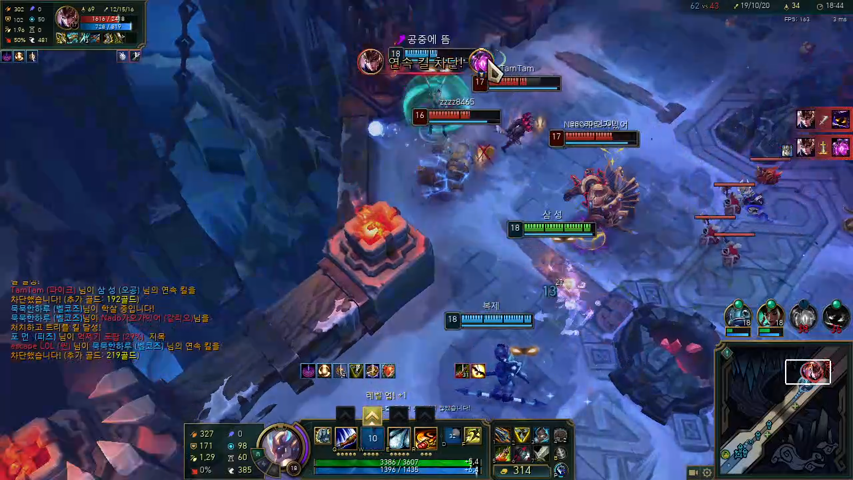Cast the E ability icon
Screen dimensions: 853x480
[399, 437]
